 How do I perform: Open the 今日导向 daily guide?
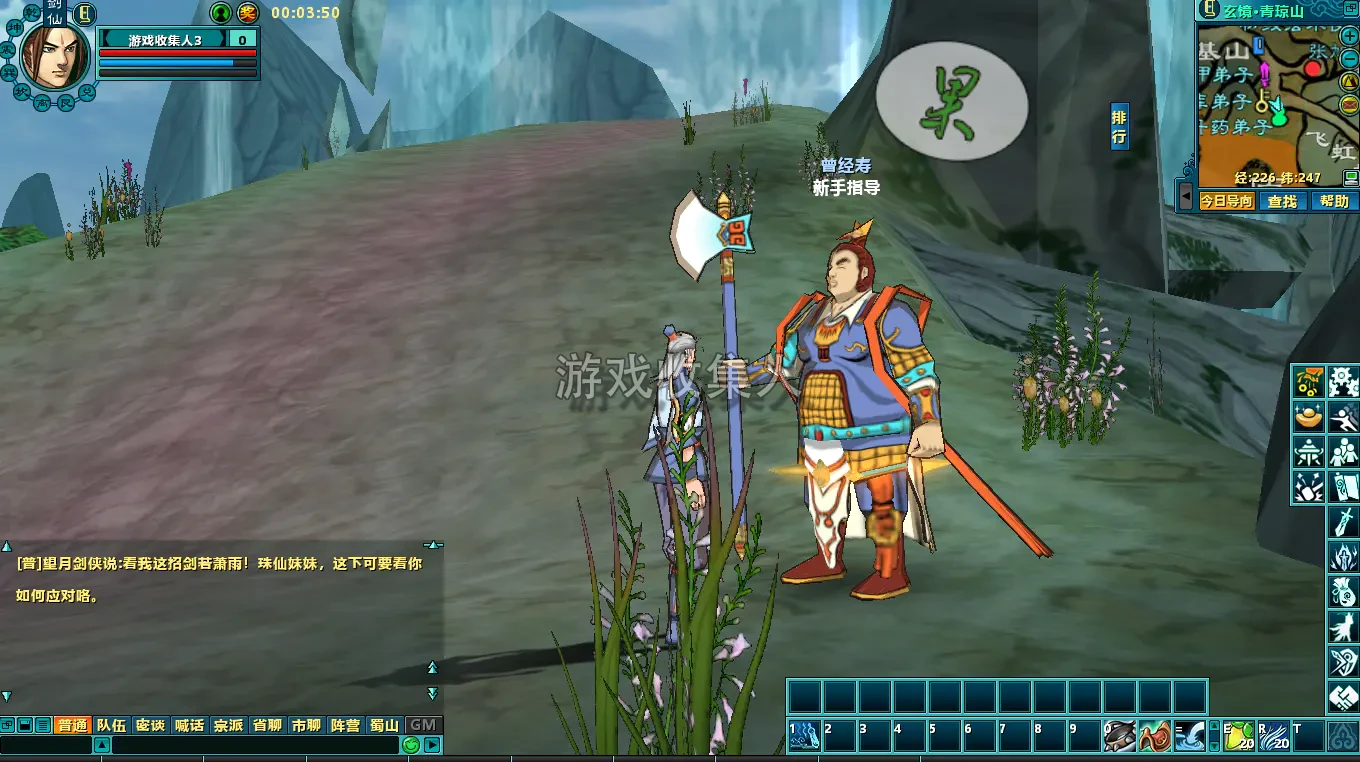[1227, 201]
